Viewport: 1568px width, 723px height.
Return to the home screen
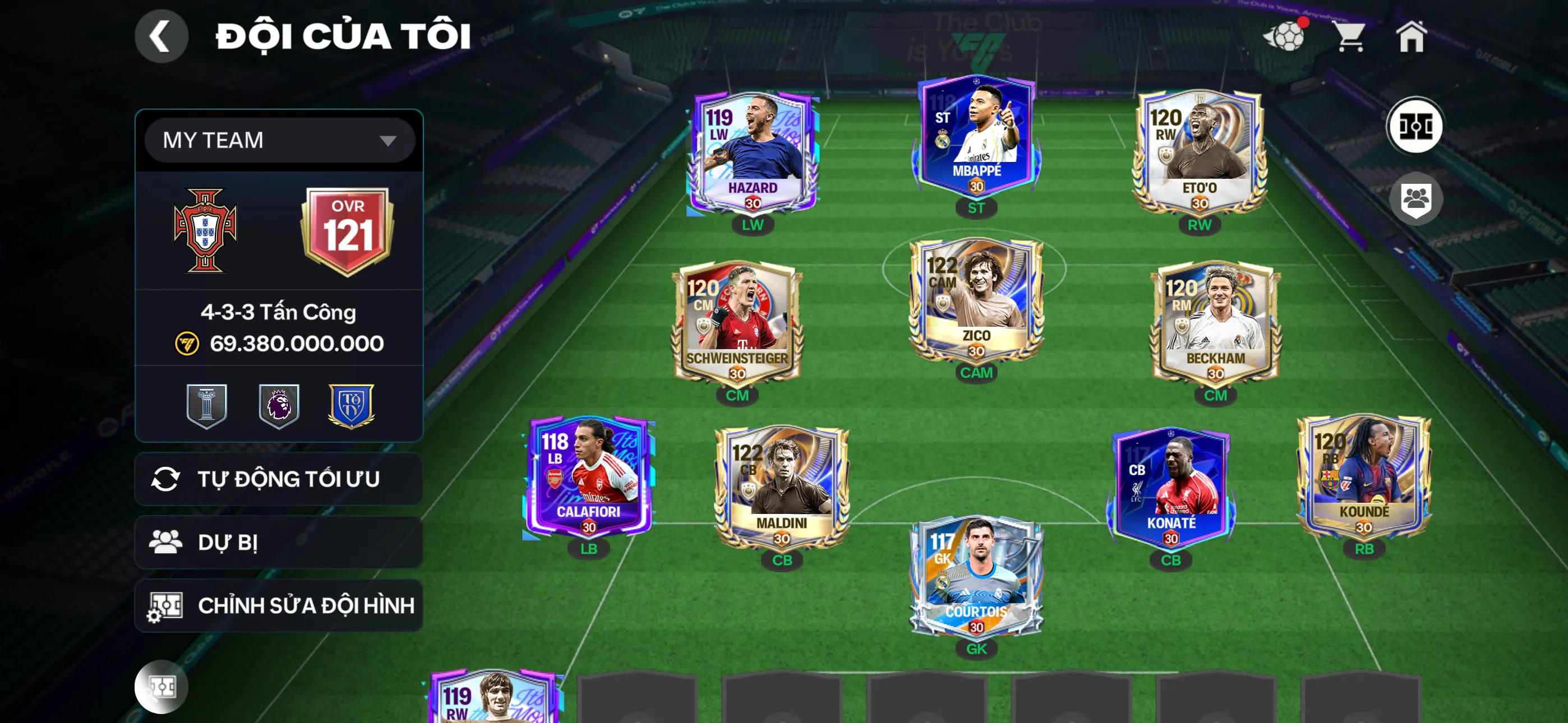(x=1411, y=36)
